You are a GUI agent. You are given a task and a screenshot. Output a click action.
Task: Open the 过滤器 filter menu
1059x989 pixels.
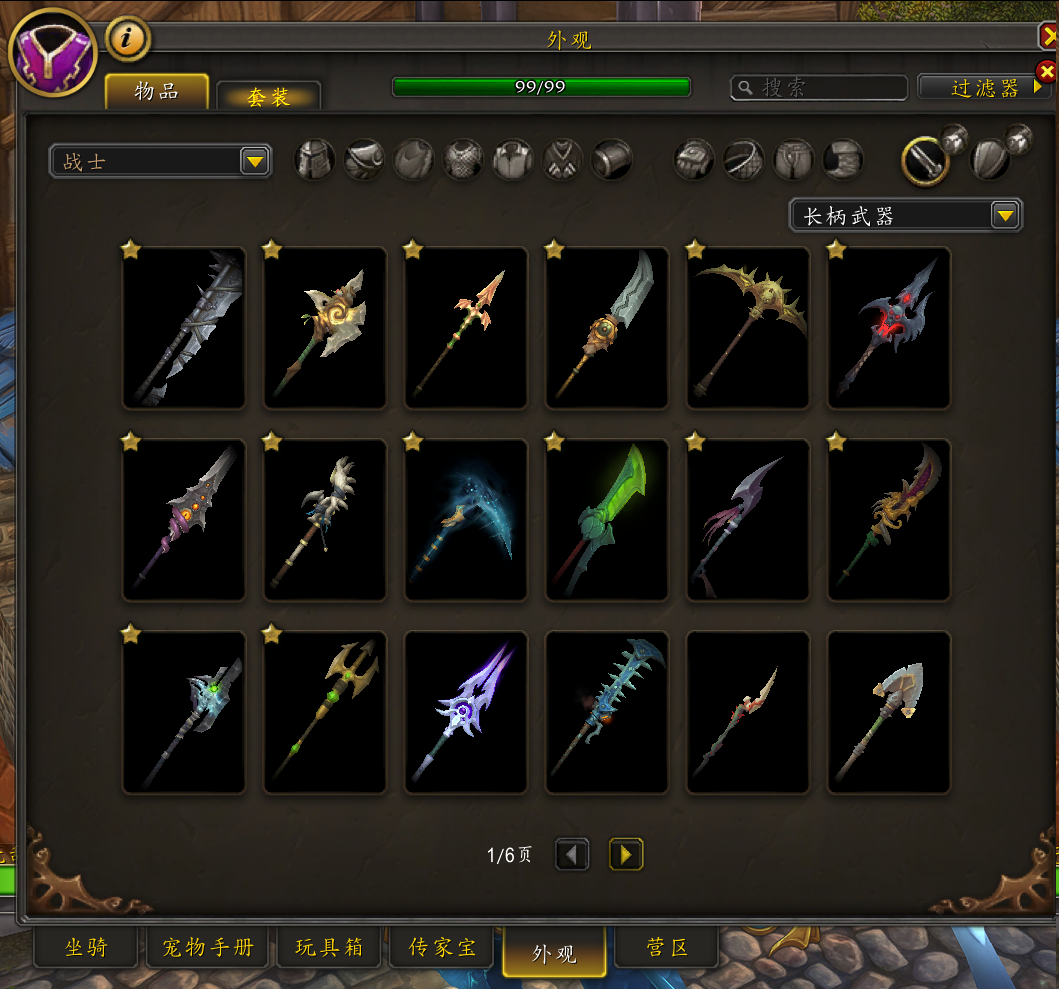pos(985,88)
